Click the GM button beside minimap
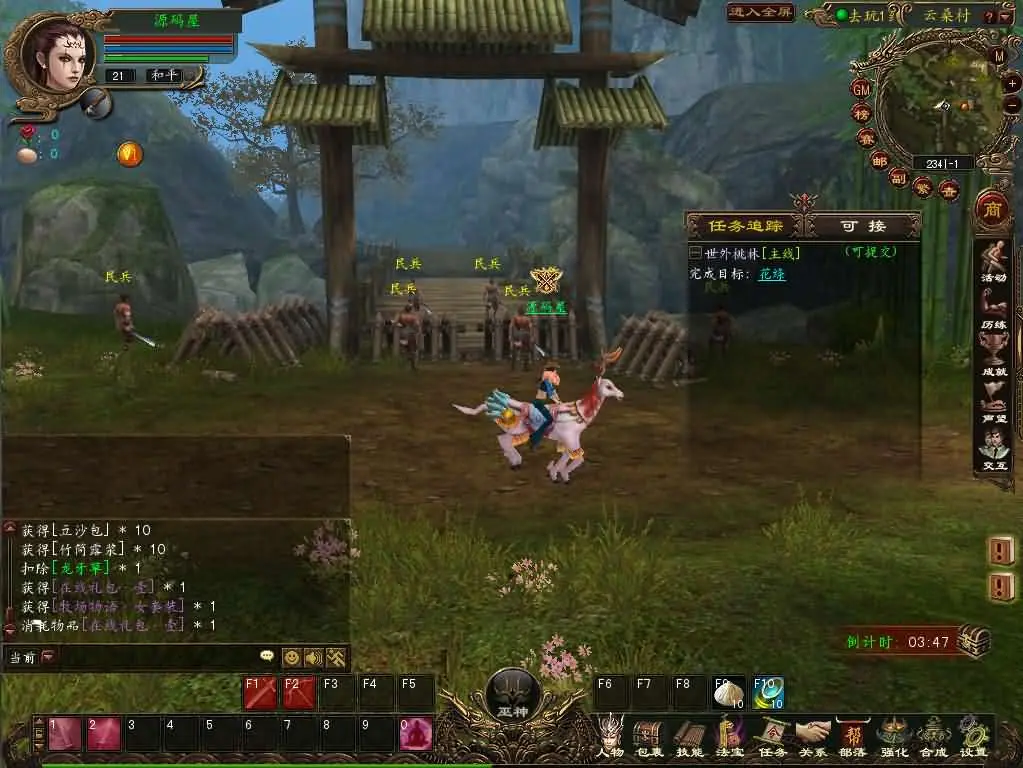Viewport: 1023px width, 768px height. coord(861,88)
